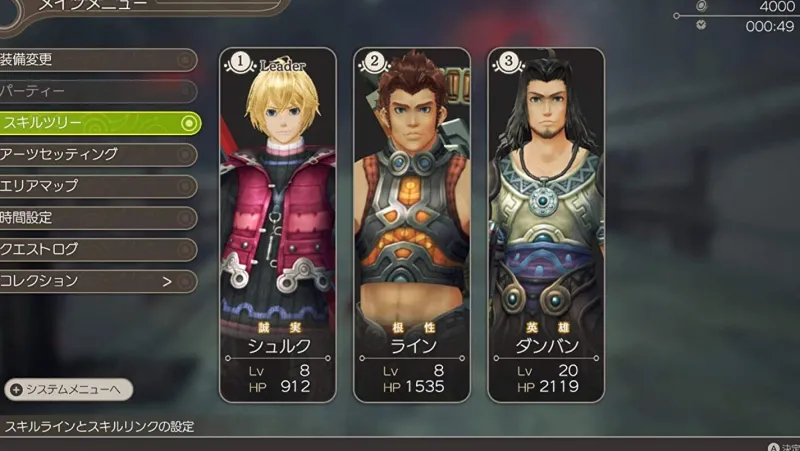Choose the highlighted スキルツリー entry

click(x=97, y=123)
